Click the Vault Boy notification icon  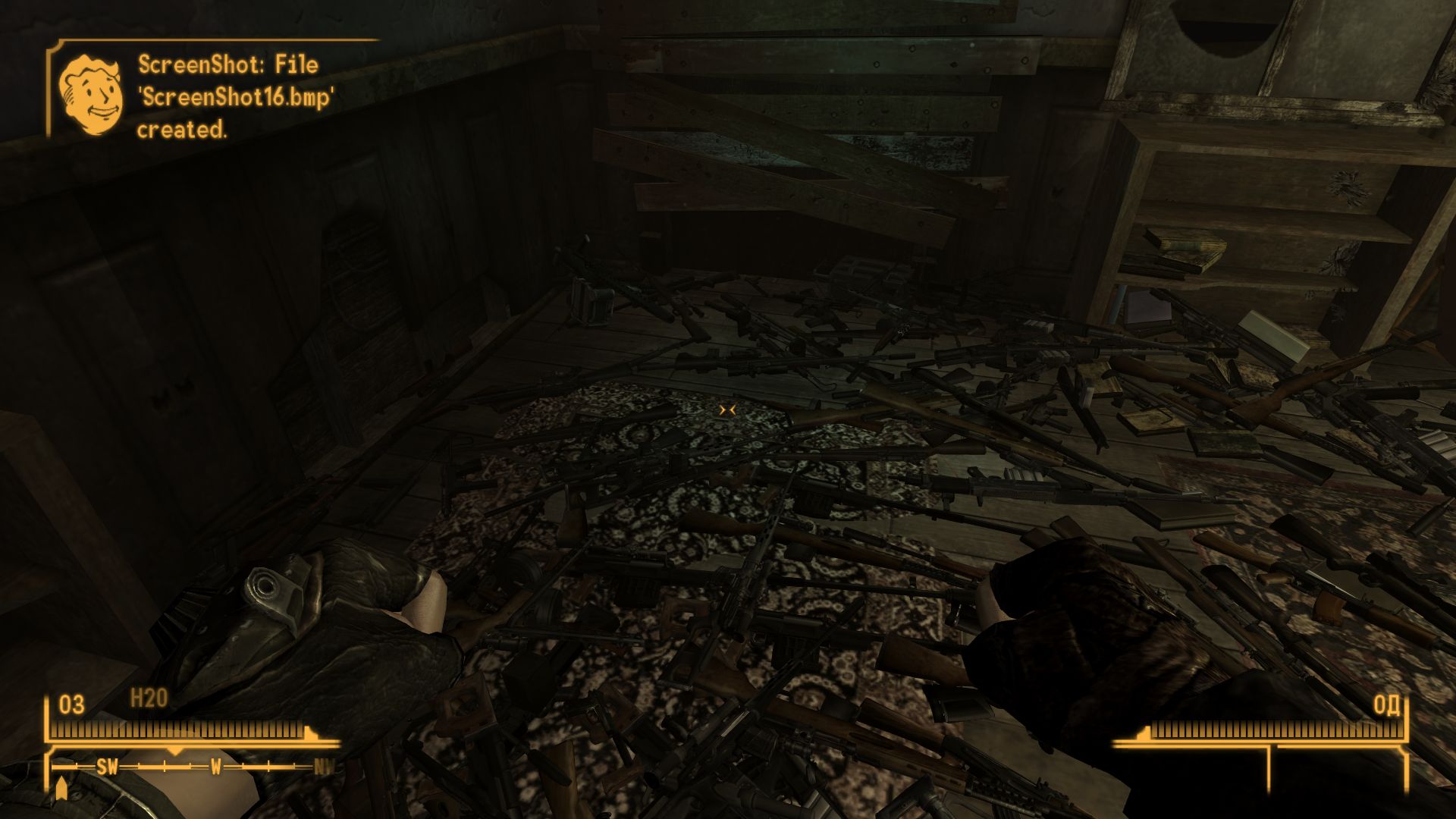(90, 96)
